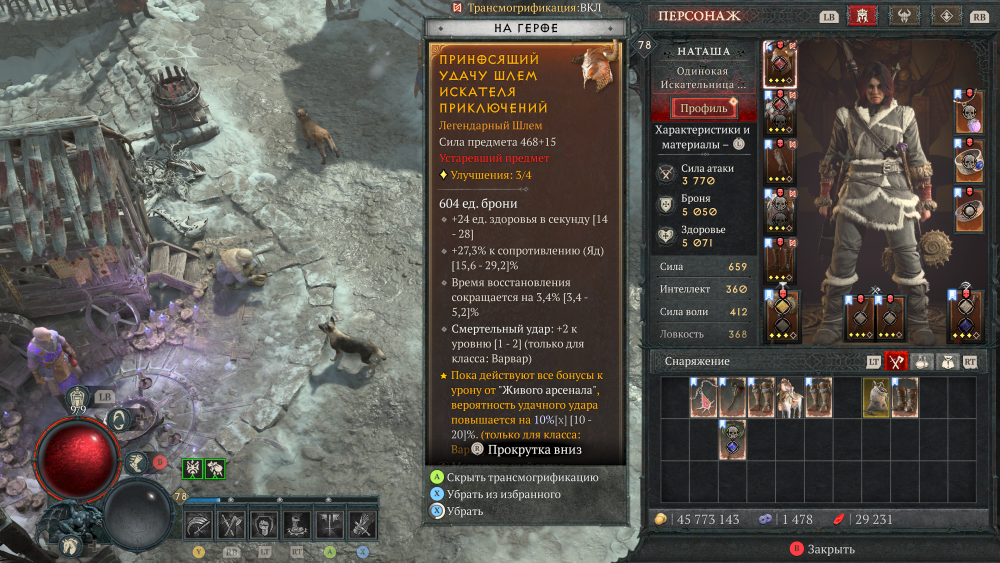Image resolution: width=1000 pixels, height=563 pixels.
Task: Select the red helmet equipment tab
Action: [x=860, y=16]
